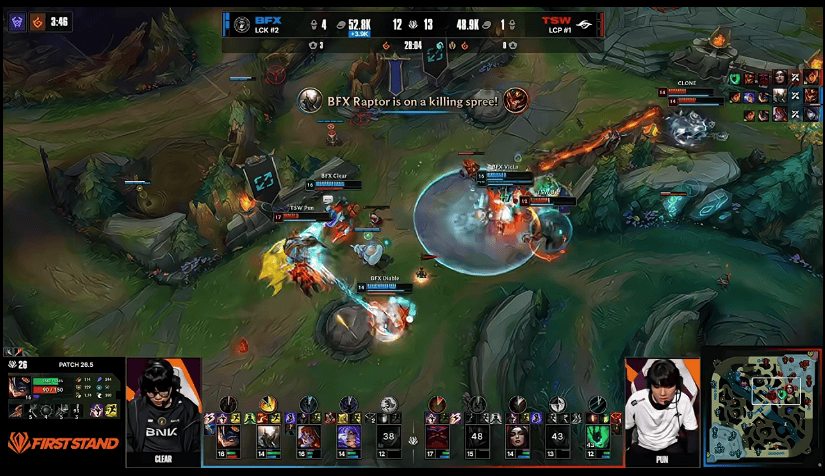The height and width of the screenshot is (476, 825).
Task: Open the PUN player camera feed
Action: coord(662,410)
